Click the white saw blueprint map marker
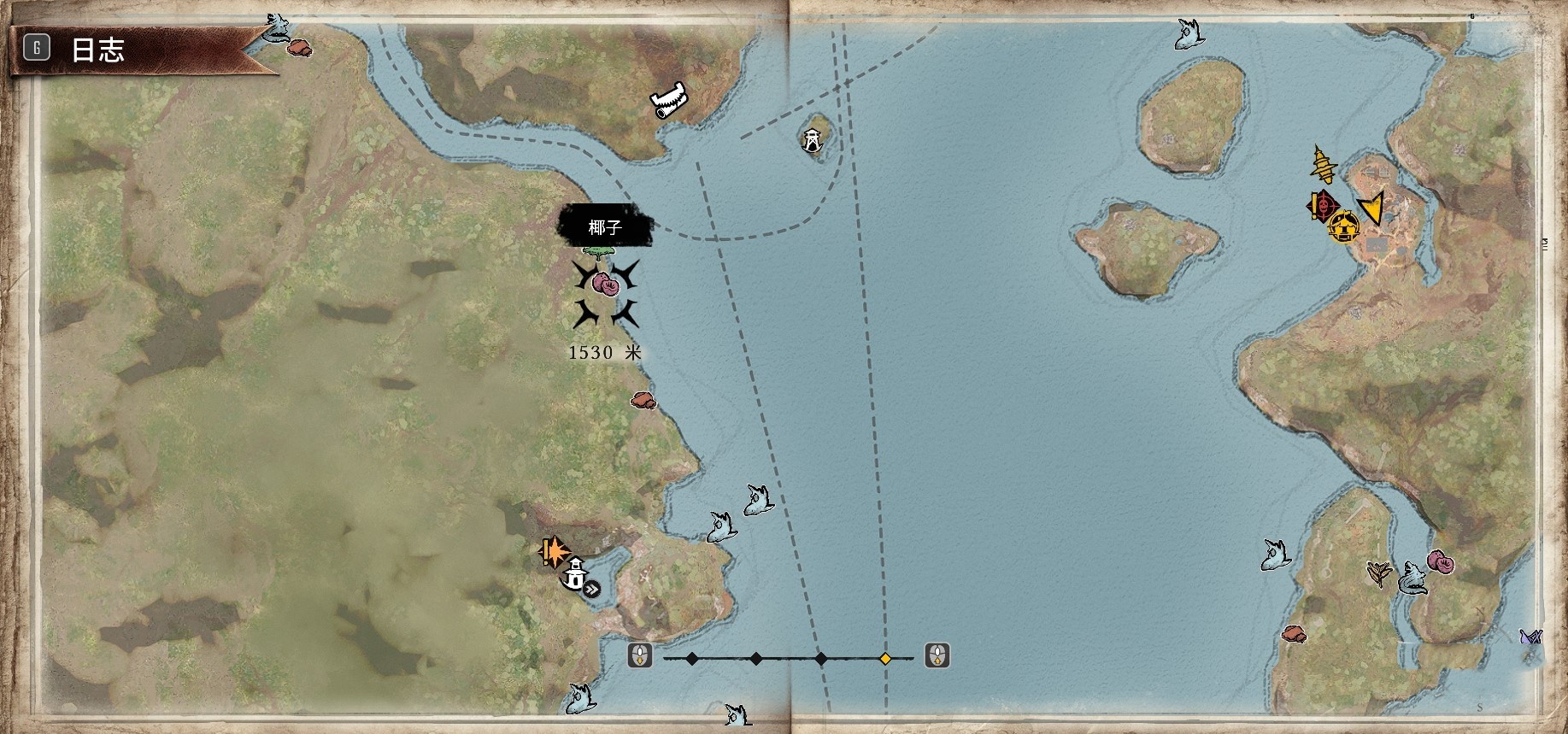1568x734 pixels. [669, 101]
